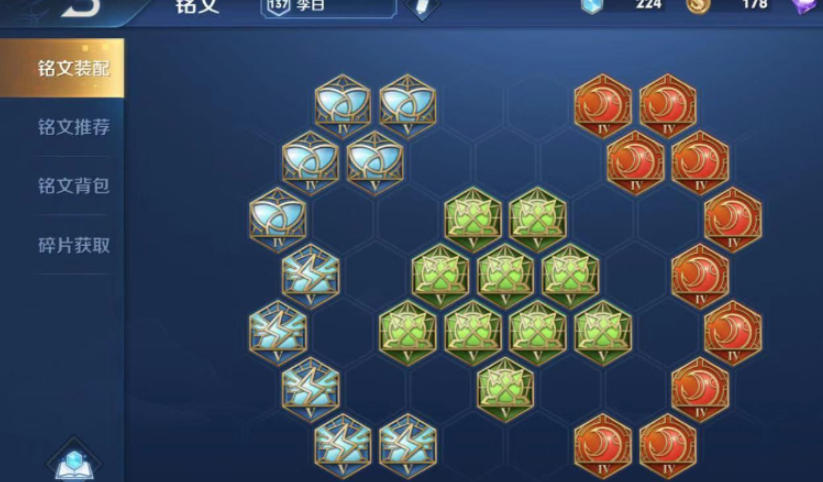Image resolution: width=823 pixels, height=482 pixels.
Task: Go to the 碎片获取 tab
Action: 72,245
